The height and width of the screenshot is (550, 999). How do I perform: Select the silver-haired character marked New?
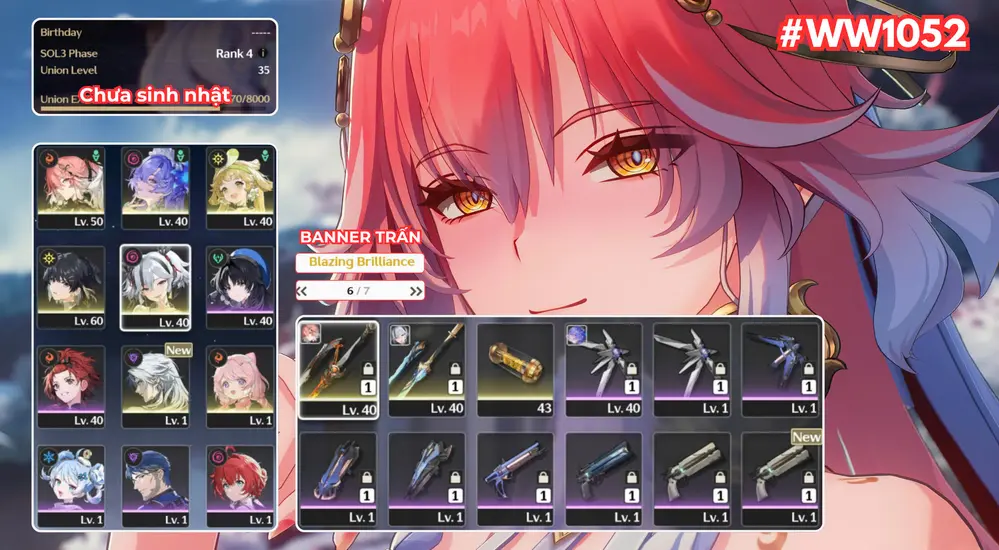155,386
